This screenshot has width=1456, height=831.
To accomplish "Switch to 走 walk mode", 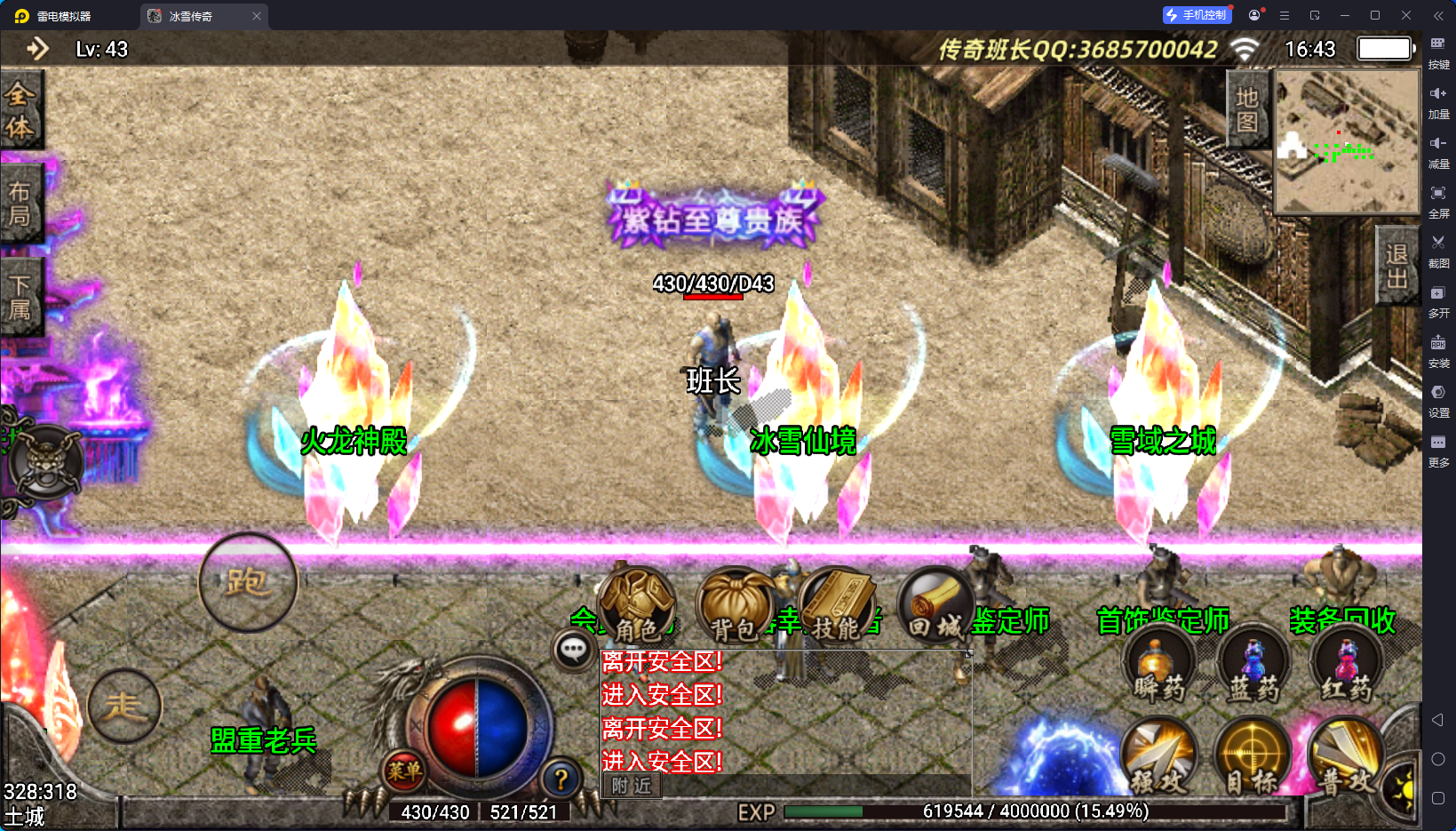I will click(124, 706).
